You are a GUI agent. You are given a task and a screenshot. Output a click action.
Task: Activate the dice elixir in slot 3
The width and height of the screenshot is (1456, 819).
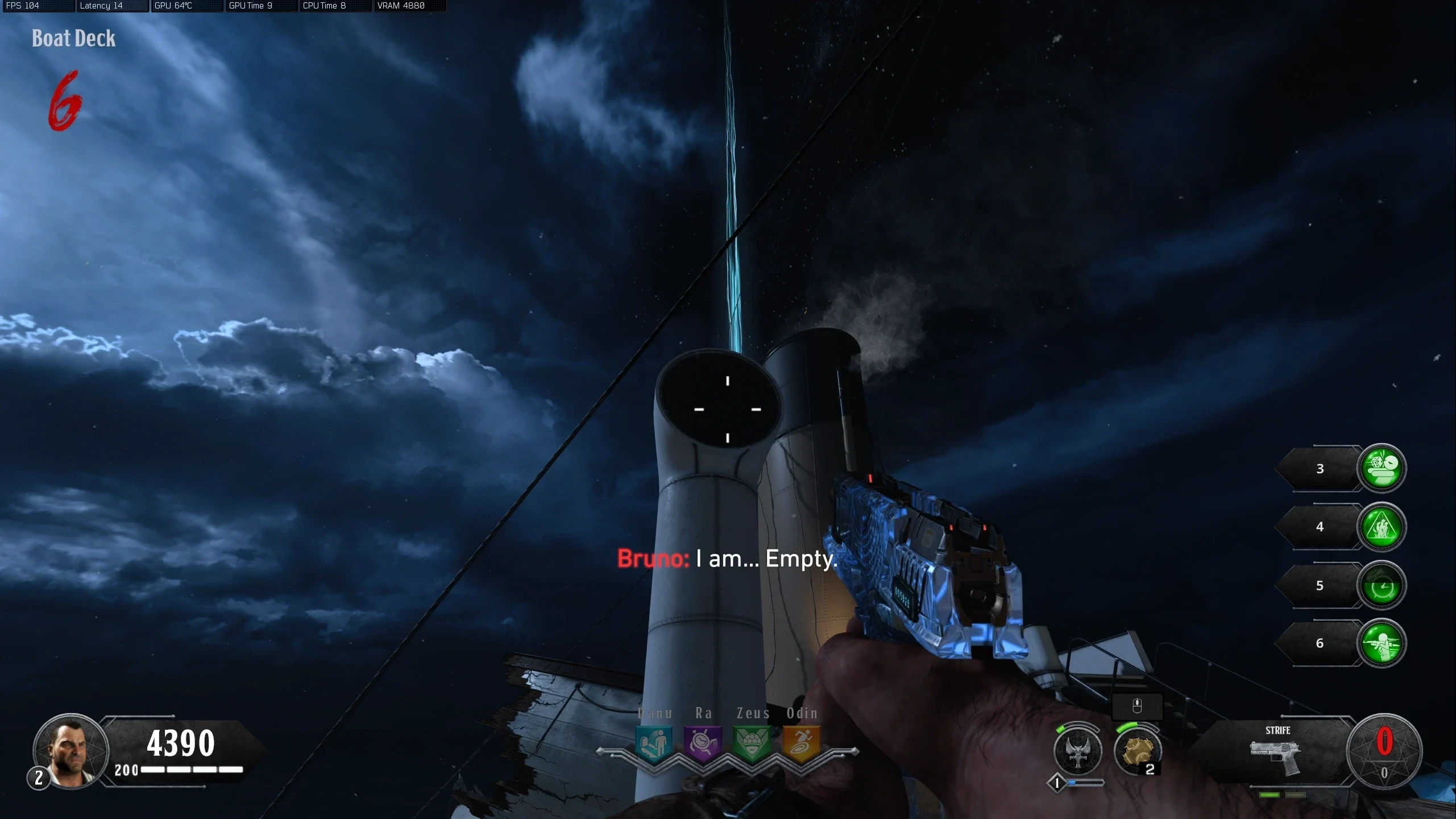pyautogui.click(x=1382, y=468)
